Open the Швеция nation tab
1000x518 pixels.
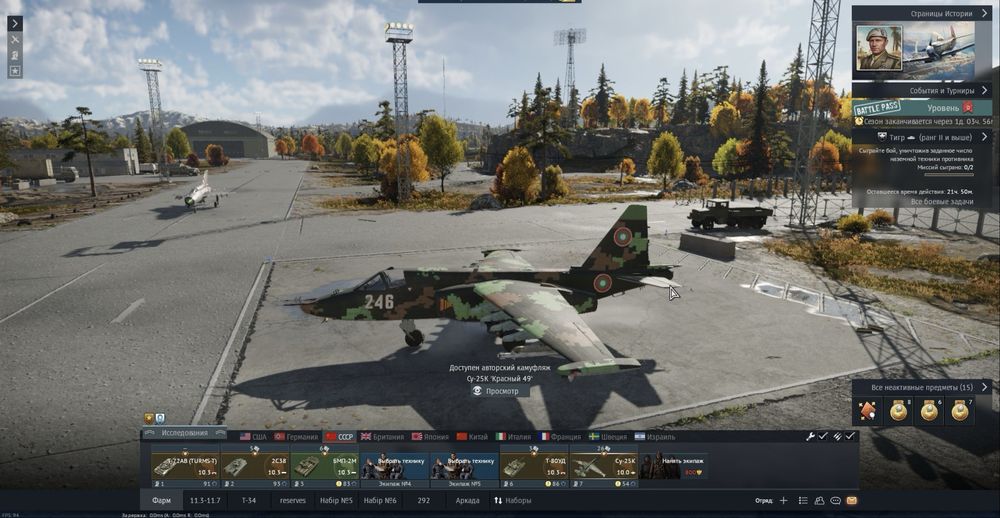pyautogui.click(x=608, y=437)
